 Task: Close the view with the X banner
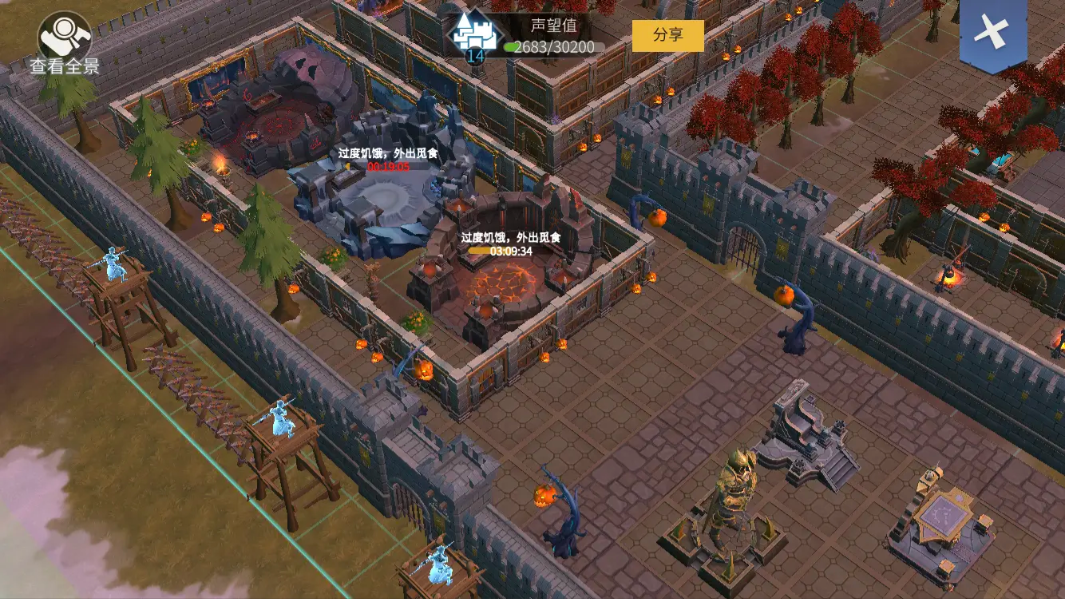(x=992, y=32)
